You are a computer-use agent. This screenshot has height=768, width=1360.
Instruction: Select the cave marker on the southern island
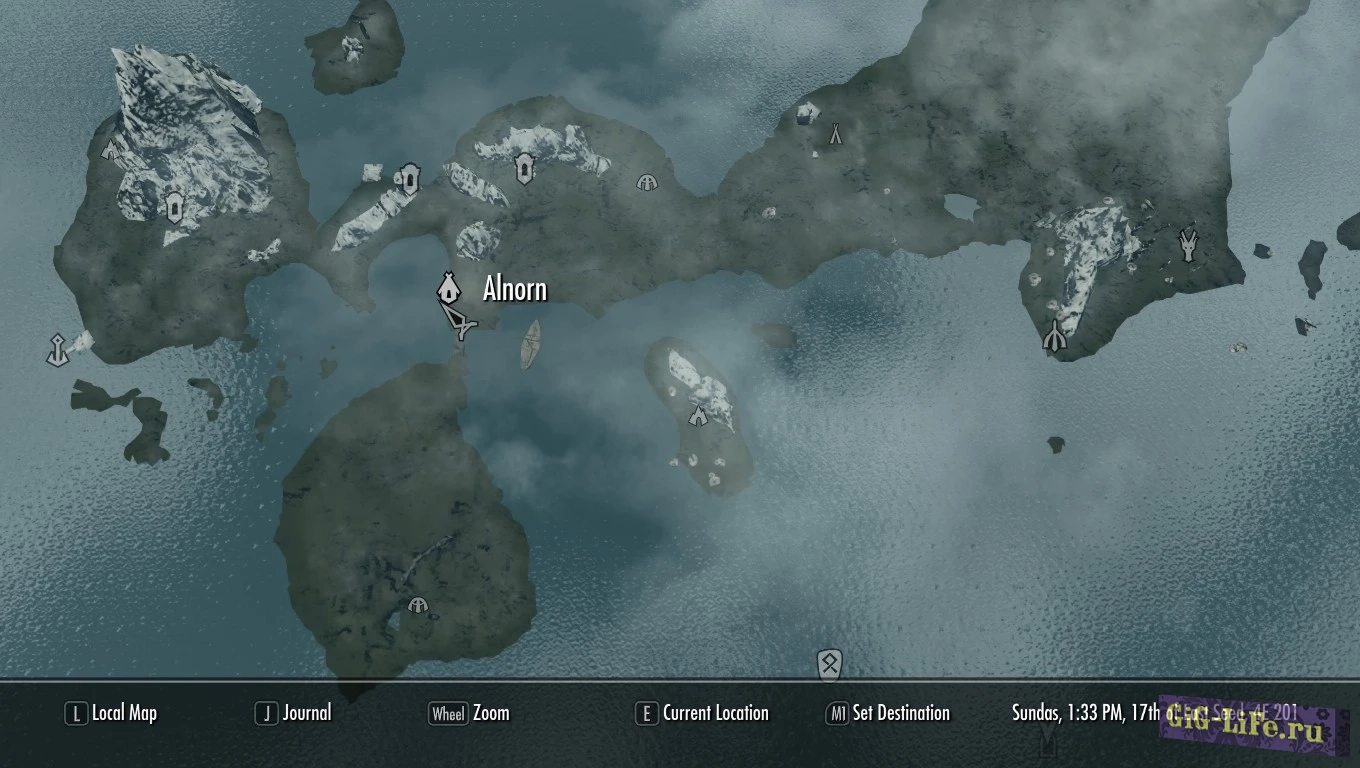(x=418, y=605)
